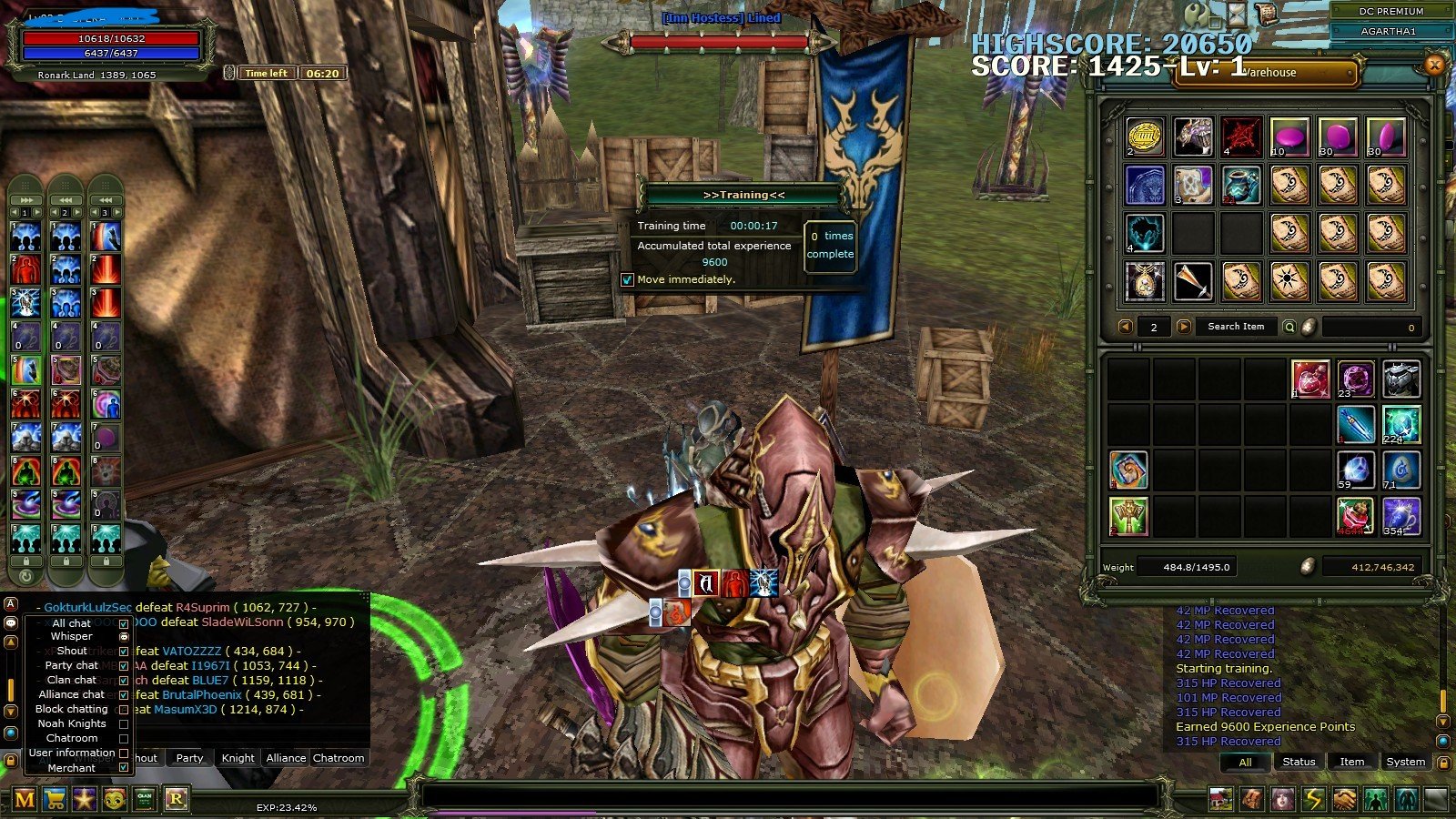Pick the black sun scroll in warehouse
Screen dimensions: 1456x819
pyautogui.click(x=1289, y=280)
